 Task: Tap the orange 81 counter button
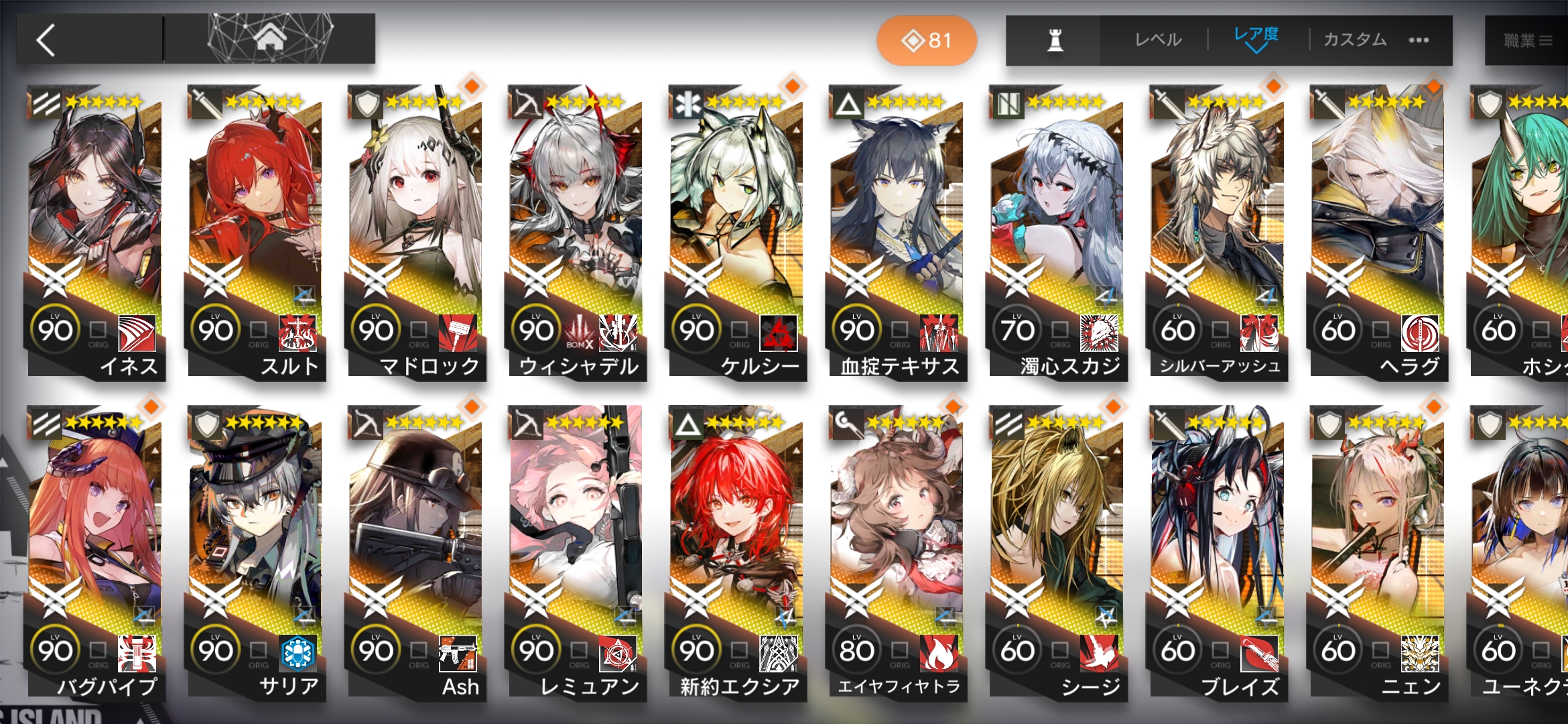[927, 41]
